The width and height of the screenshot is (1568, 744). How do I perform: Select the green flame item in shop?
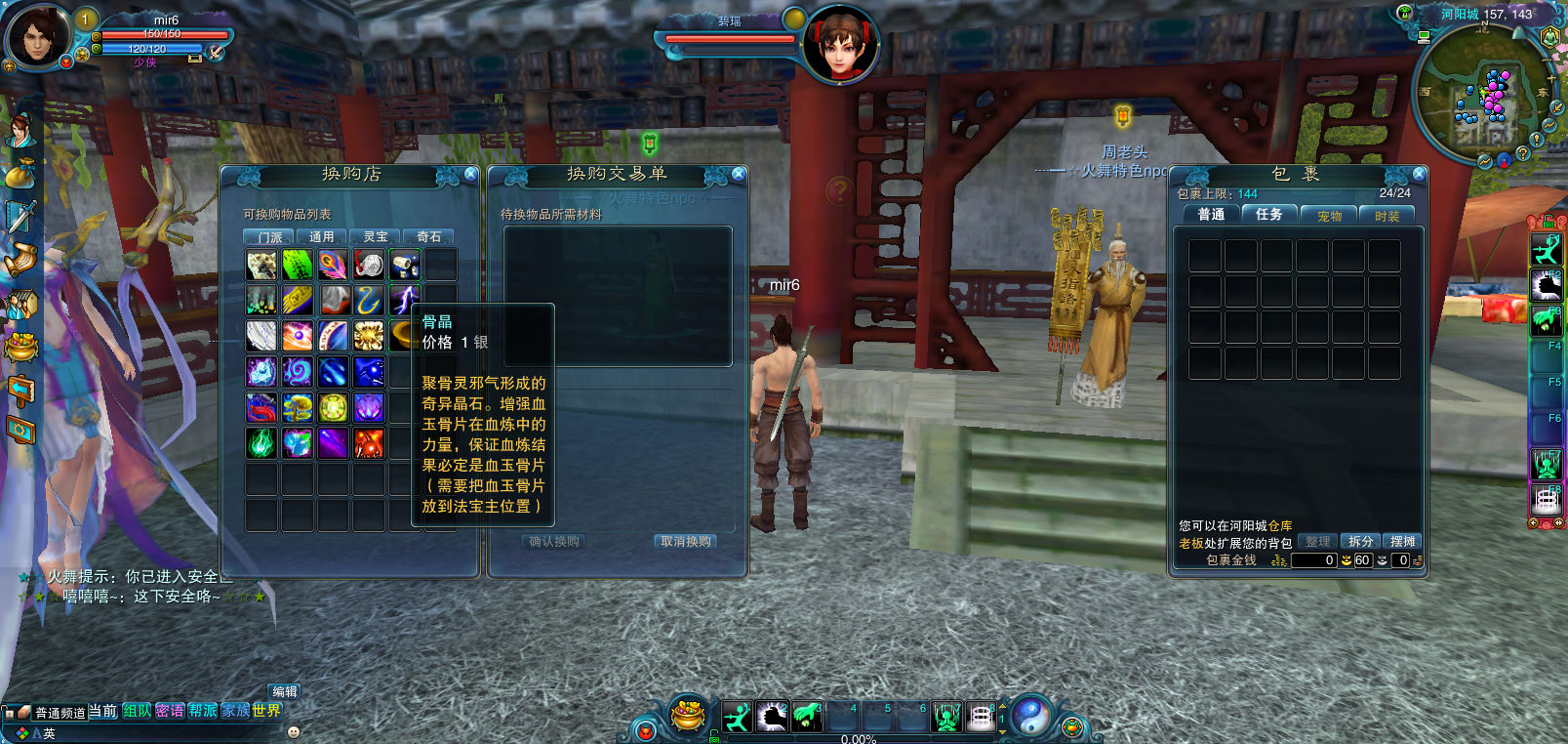(x=261, y=443)
